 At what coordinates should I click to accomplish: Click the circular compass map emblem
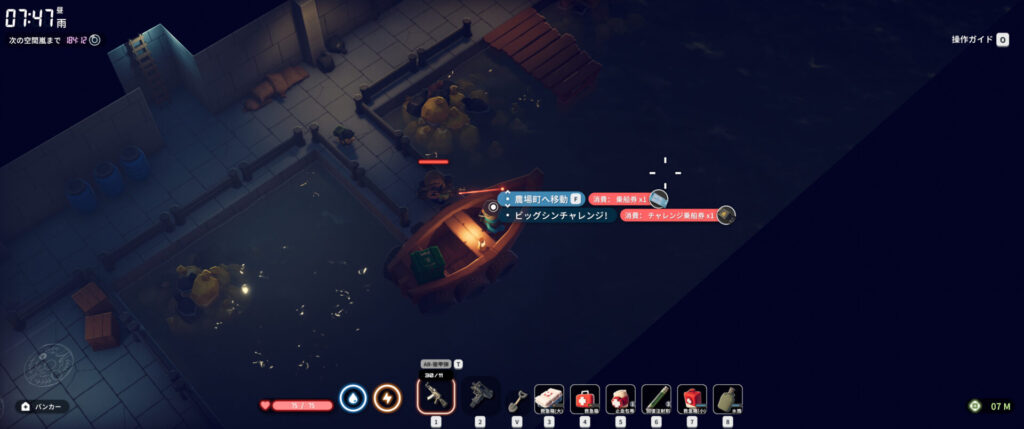[x=47, y=367]
